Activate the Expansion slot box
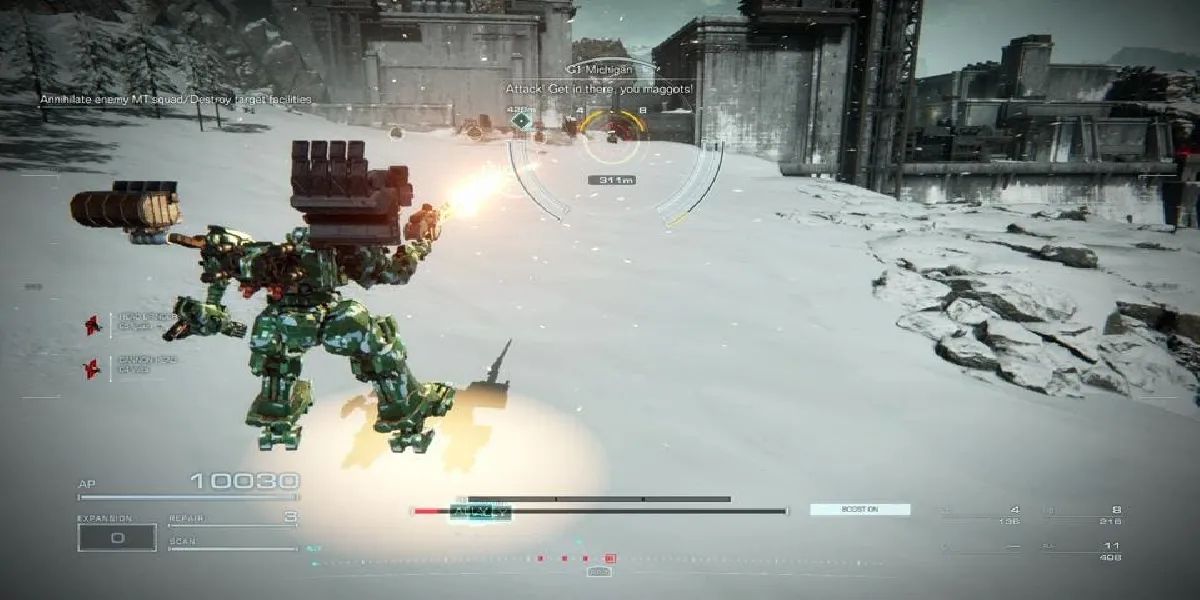This screenshot has width=1200, height=600. (117, 537)
